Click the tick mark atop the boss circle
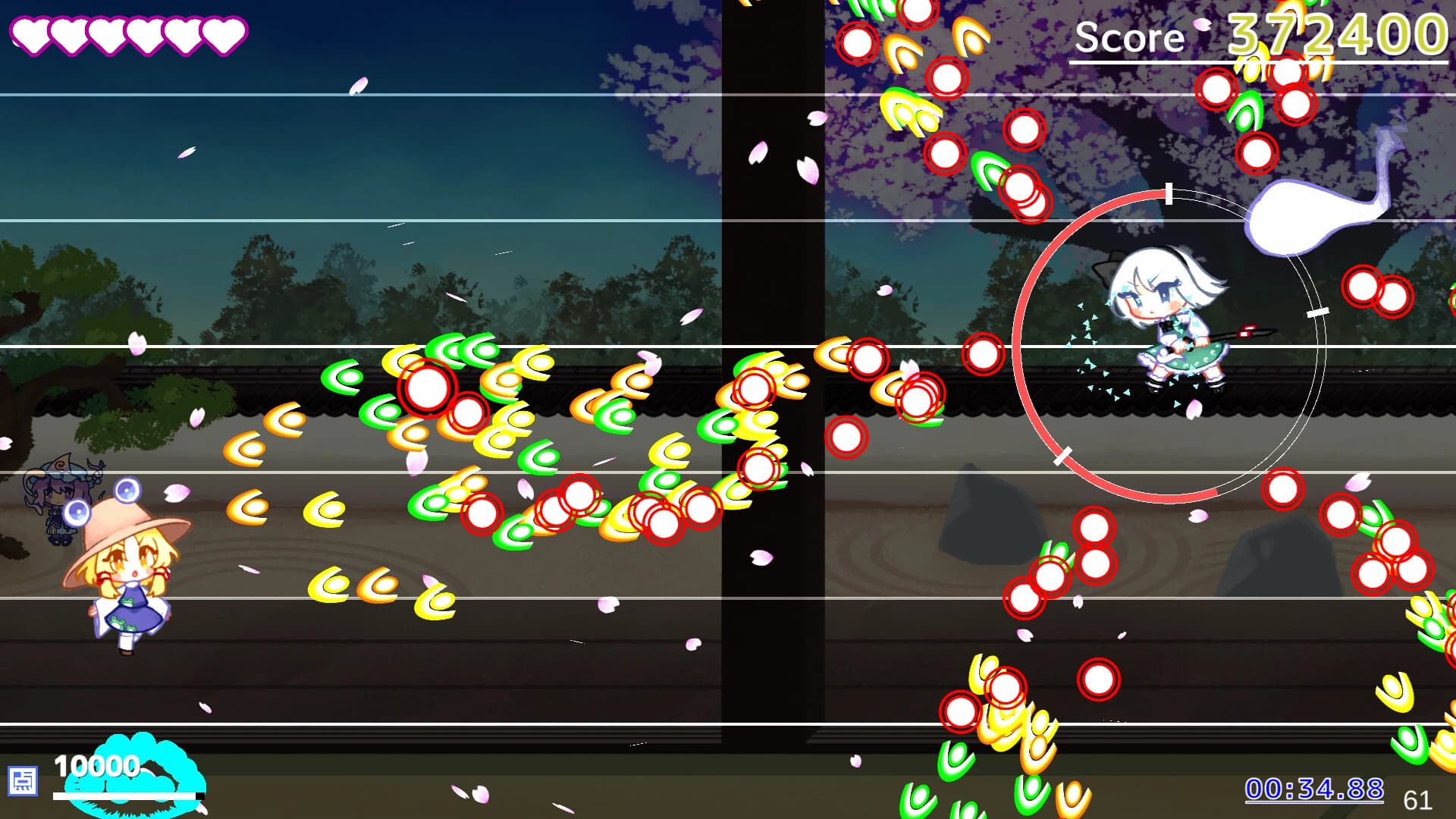The image size is (1456, 819). pyautogui.click(x=1168, y=194)
